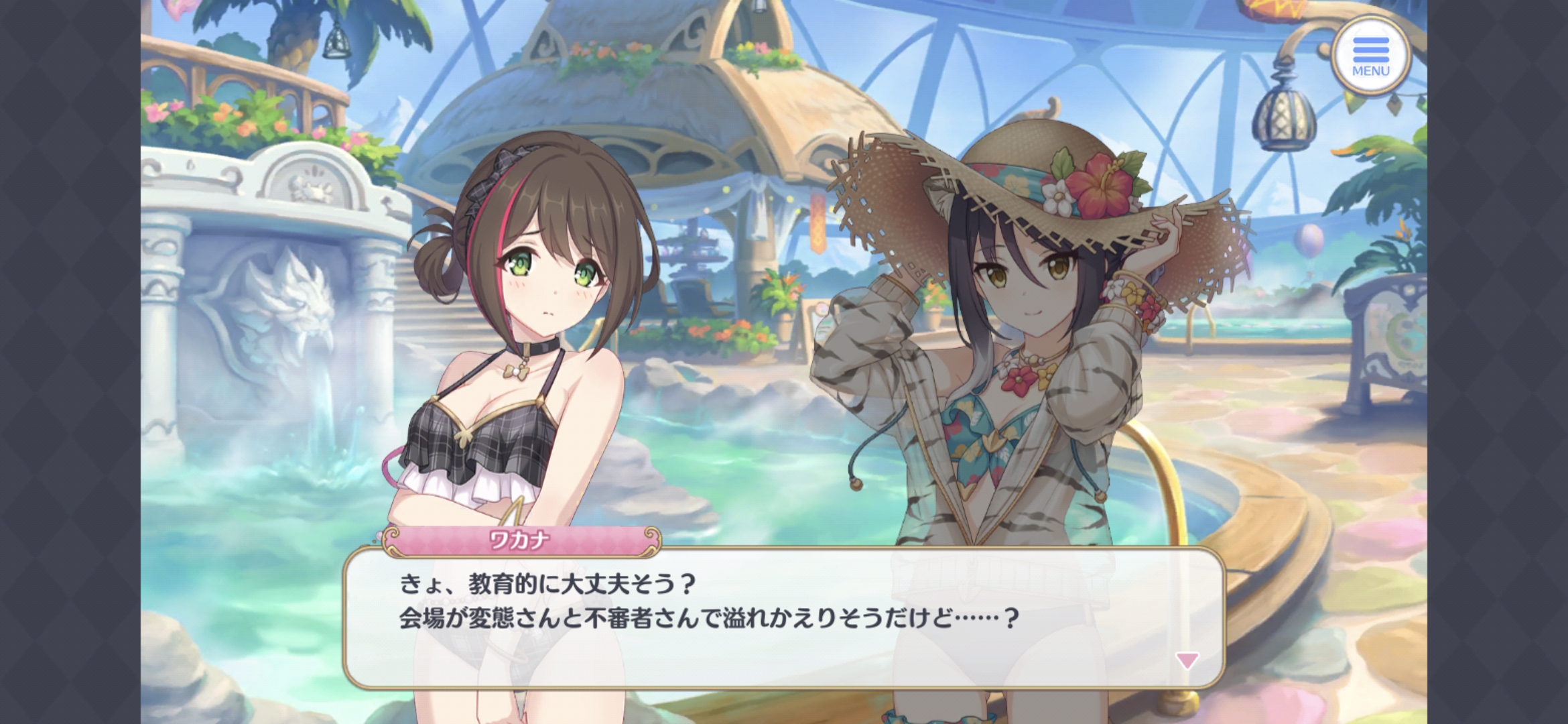Advance dialogue with the pink arrow
Screen dimensions: 1568x724
1187,660
